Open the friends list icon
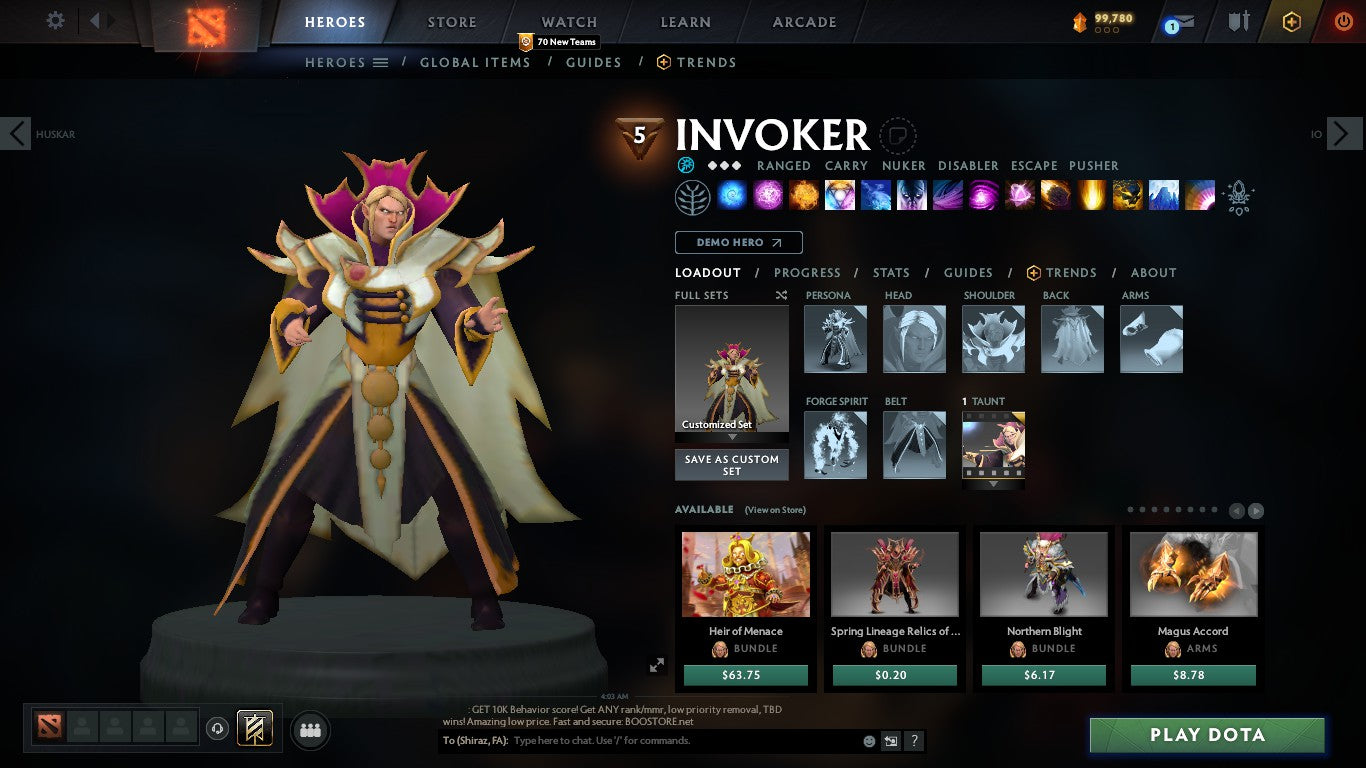This screenshot has height=768, width=1366. [x=310, y=730]
